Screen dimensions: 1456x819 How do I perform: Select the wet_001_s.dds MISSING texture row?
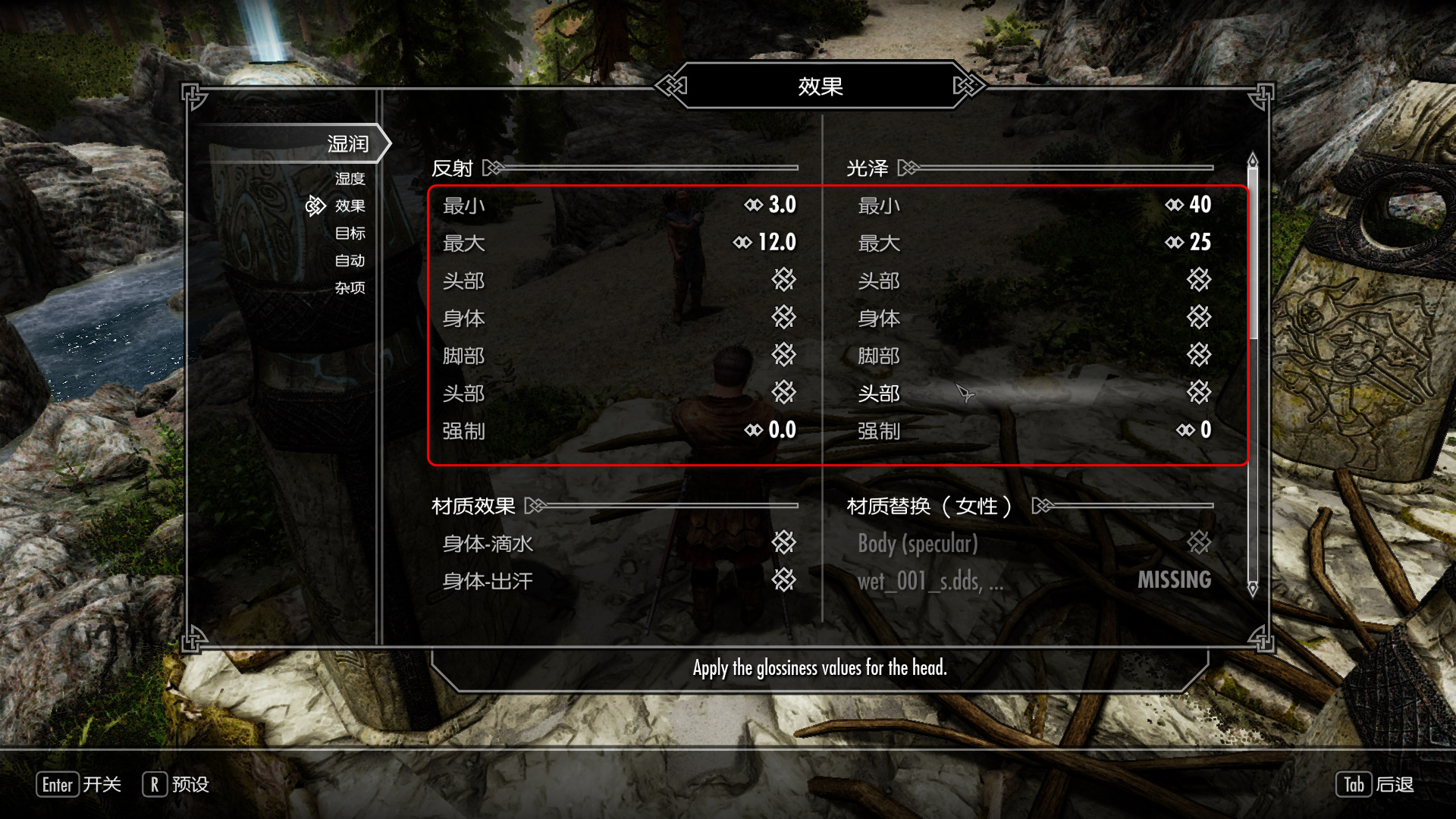[x=1033, y=581]
